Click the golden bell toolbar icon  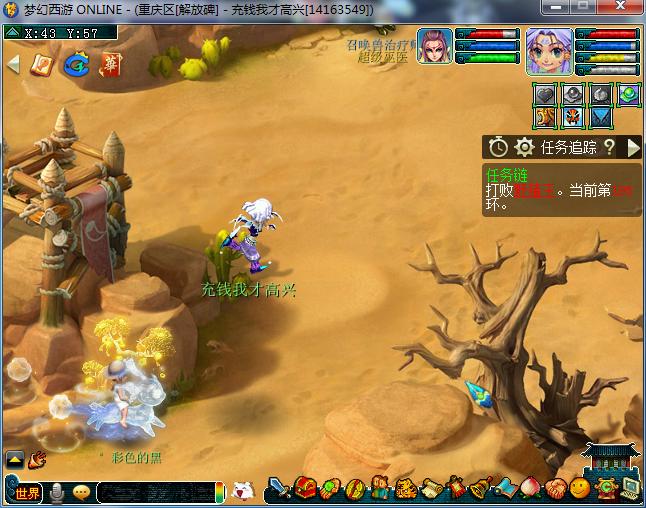481,489
